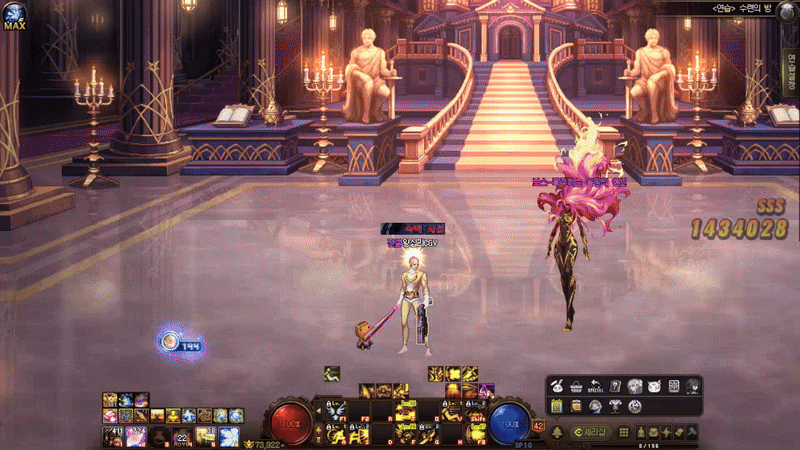Open the shop basket menu icon
800x450 pixels.
click(577, 386)
